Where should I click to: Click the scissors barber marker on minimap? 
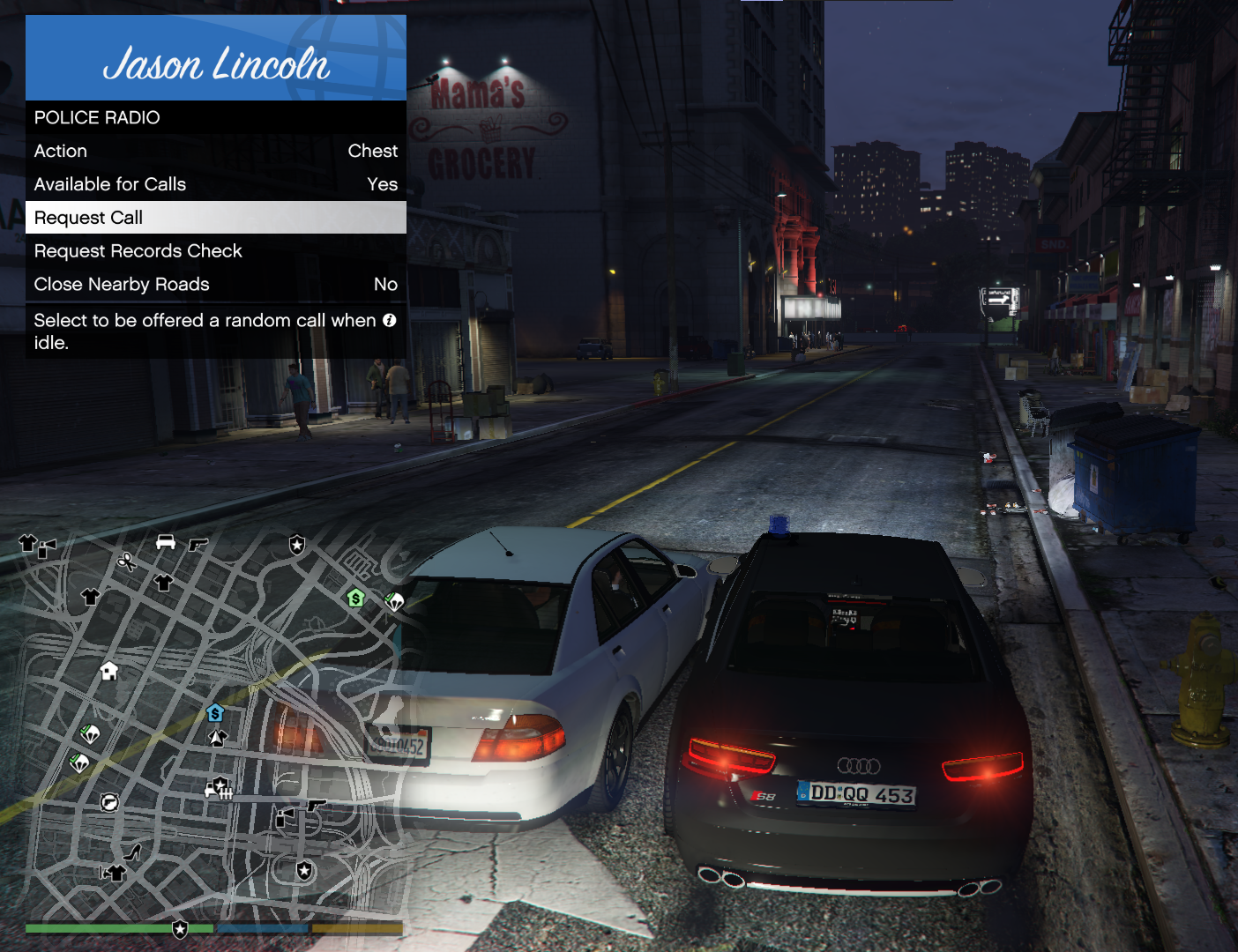point(126,562)
